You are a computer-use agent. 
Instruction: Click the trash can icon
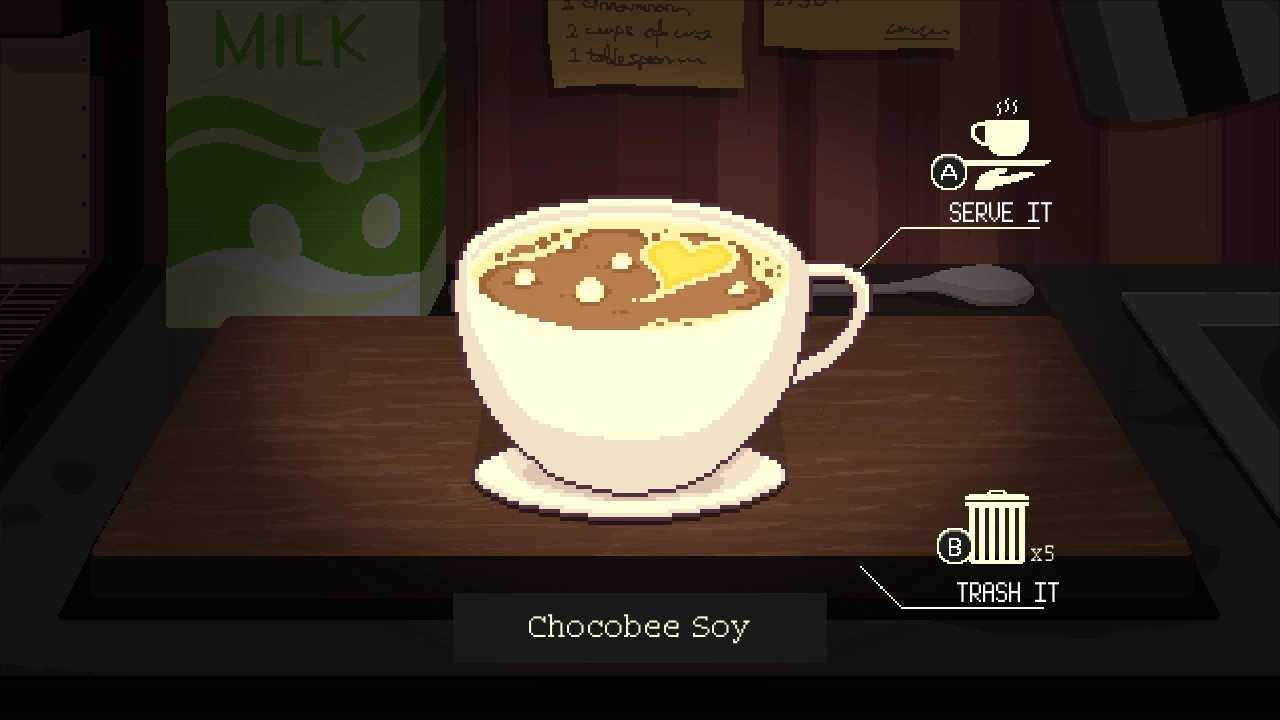(997, 527)
